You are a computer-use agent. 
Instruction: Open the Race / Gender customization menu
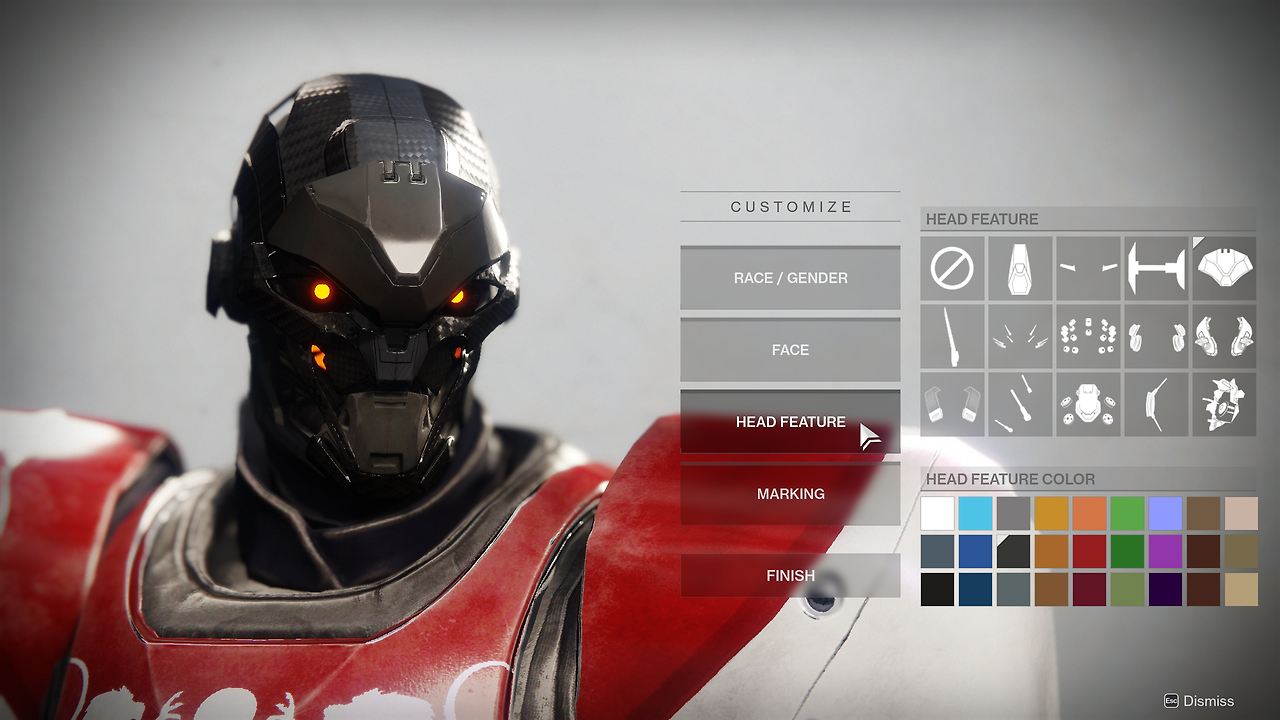790,278
